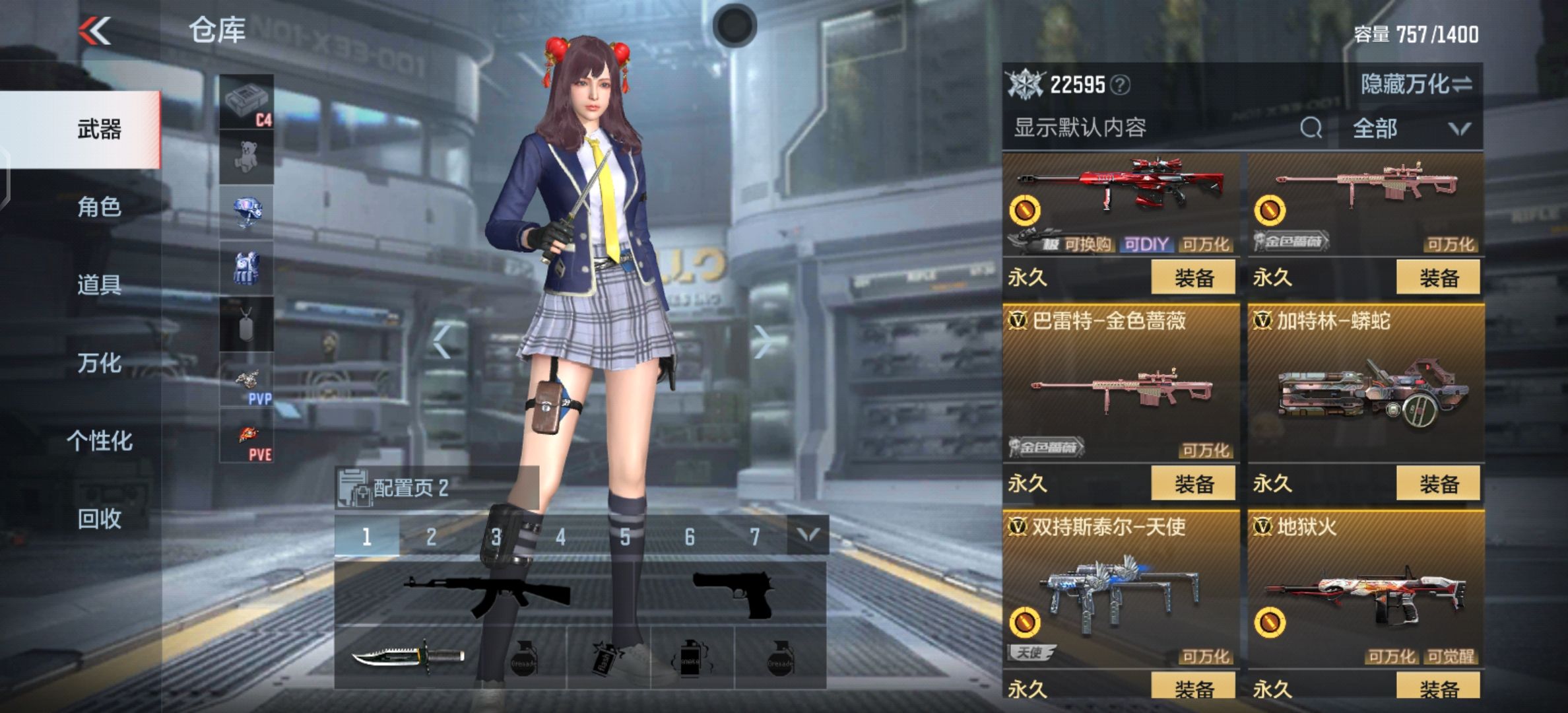Equip the 巴雷特-金色蔷薇 sniper rifle
The width and height of the screenshot is (1568, 713).
pos(1193,483)
